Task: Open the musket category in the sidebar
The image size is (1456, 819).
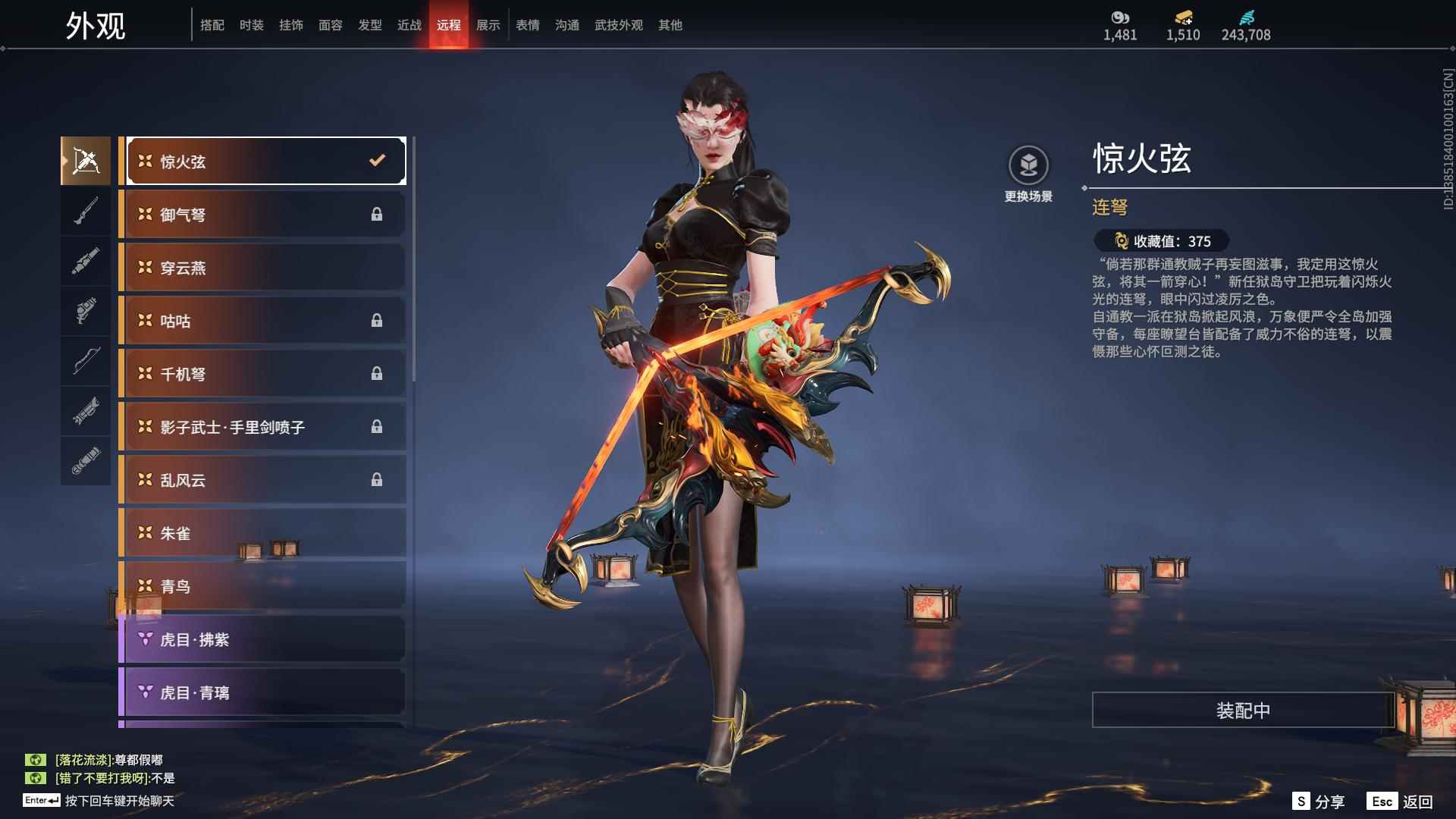Action: pyautogui.click(x=86, y=210)
